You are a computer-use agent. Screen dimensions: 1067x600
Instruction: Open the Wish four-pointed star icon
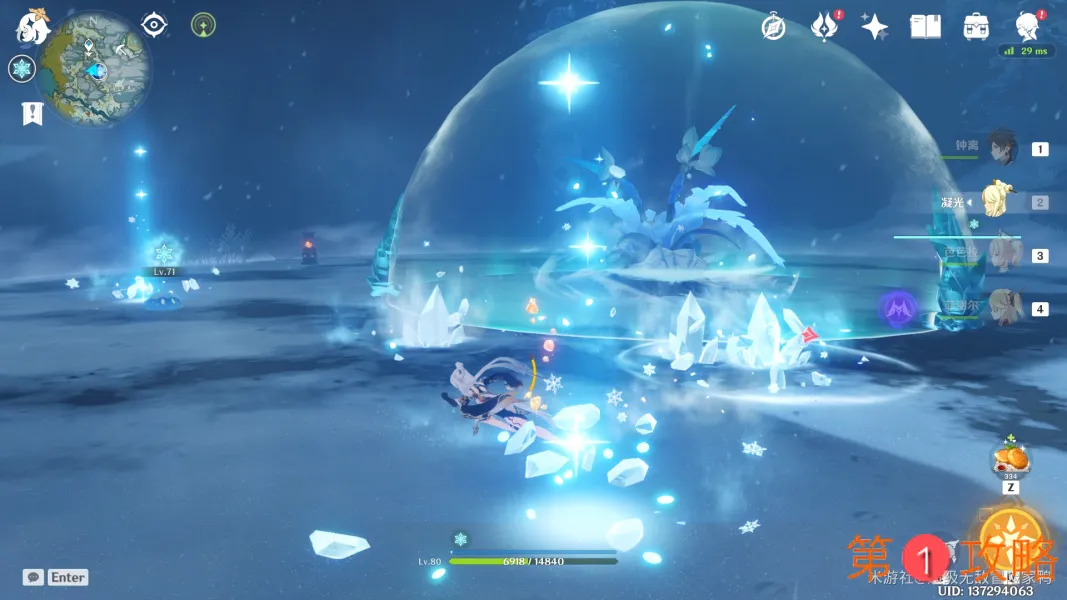point(874,27)
